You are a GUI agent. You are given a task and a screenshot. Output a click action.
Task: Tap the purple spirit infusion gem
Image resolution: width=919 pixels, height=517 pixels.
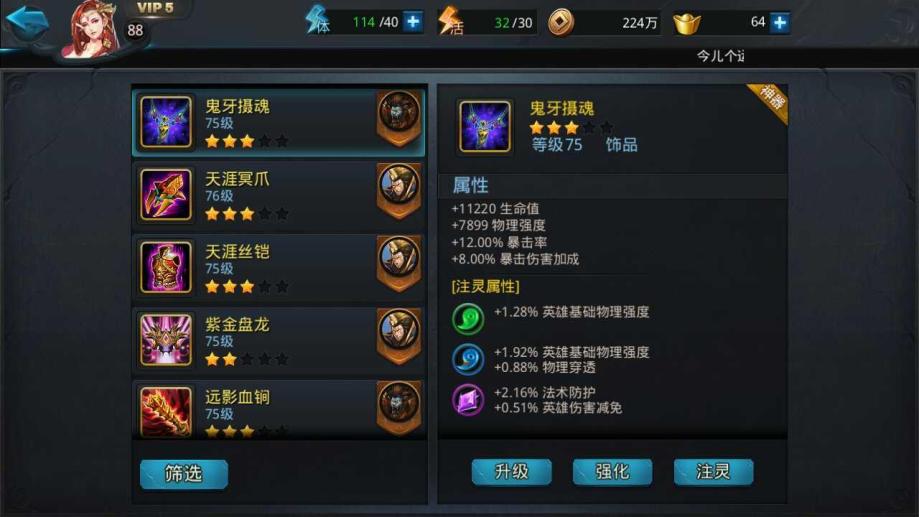tap(468, 400)
